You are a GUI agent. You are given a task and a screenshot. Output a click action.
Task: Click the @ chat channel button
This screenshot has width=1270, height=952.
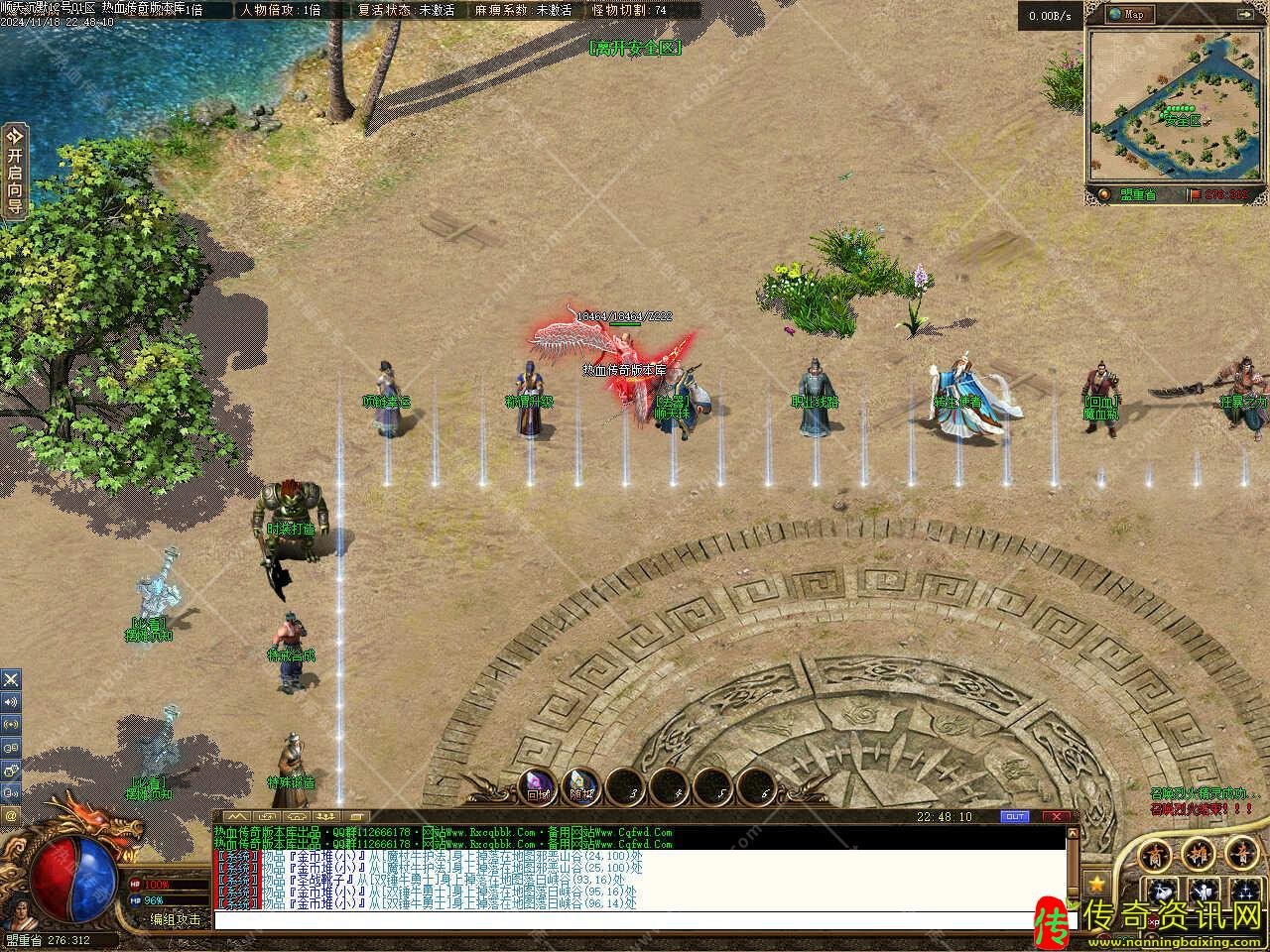point(11,815)
